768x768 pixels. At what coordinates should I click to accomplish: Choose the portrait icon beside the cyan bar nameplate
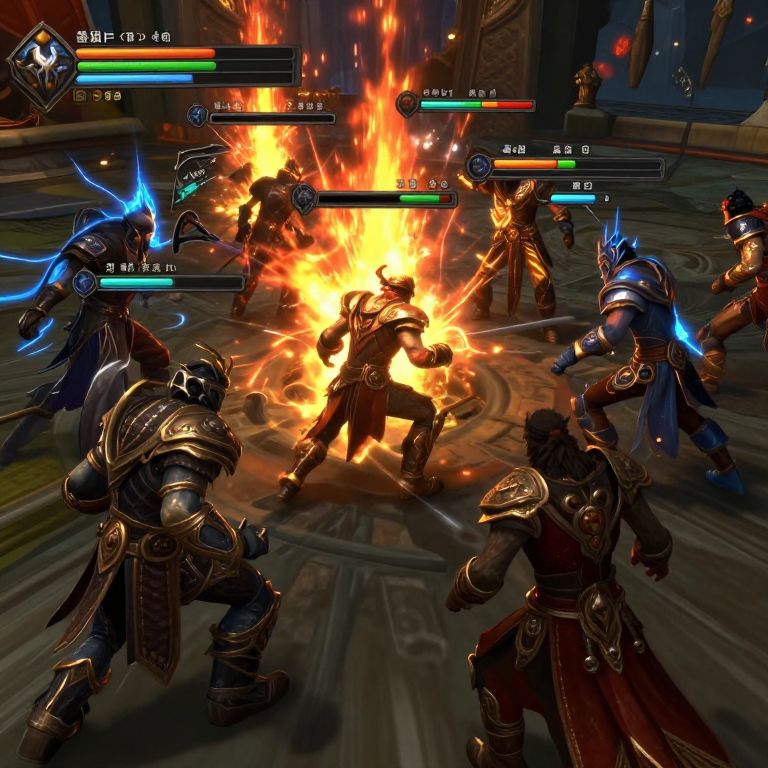(x=86, y=283)
